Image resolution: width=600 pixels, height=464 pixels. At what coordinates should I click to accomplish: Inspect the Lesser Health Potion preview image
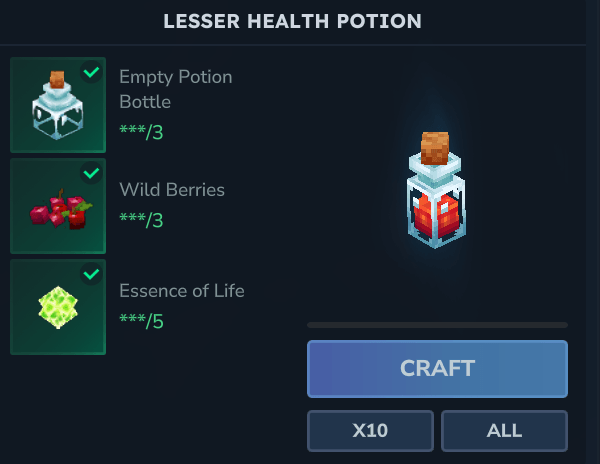click(435, 190)
